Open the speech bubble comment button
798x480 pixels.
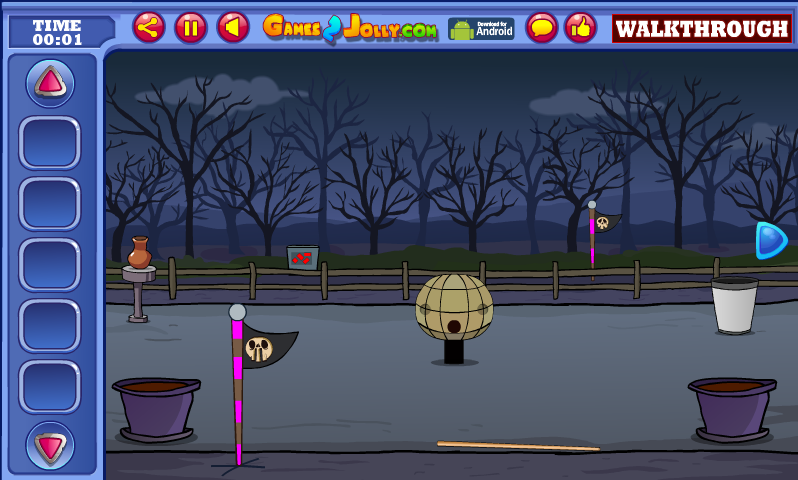[x=542, y=27]
